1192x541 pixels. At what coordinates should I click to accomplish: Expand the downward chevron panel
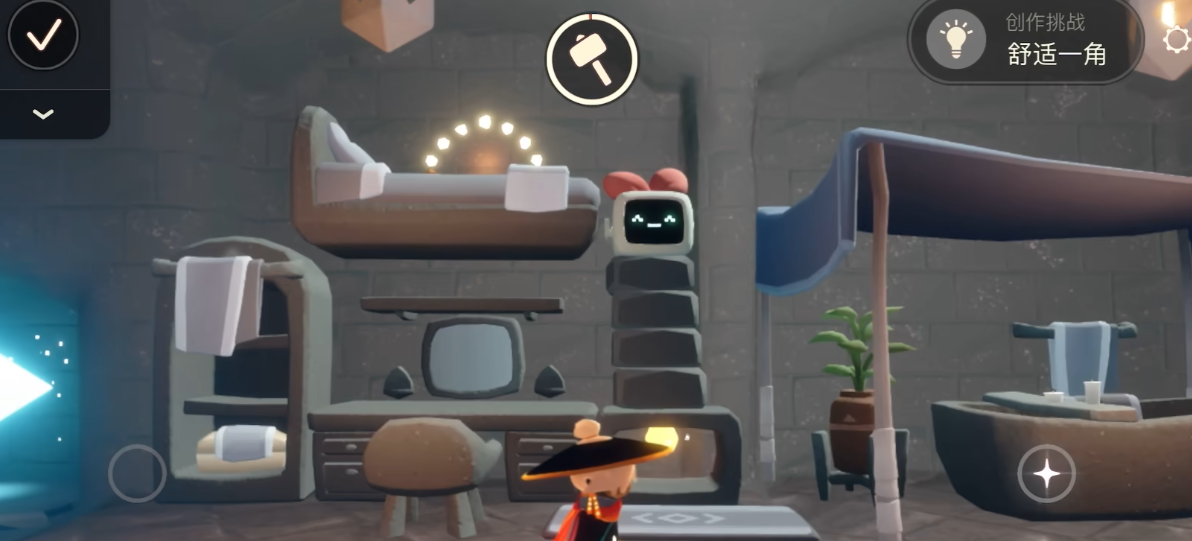click(43, 114)
